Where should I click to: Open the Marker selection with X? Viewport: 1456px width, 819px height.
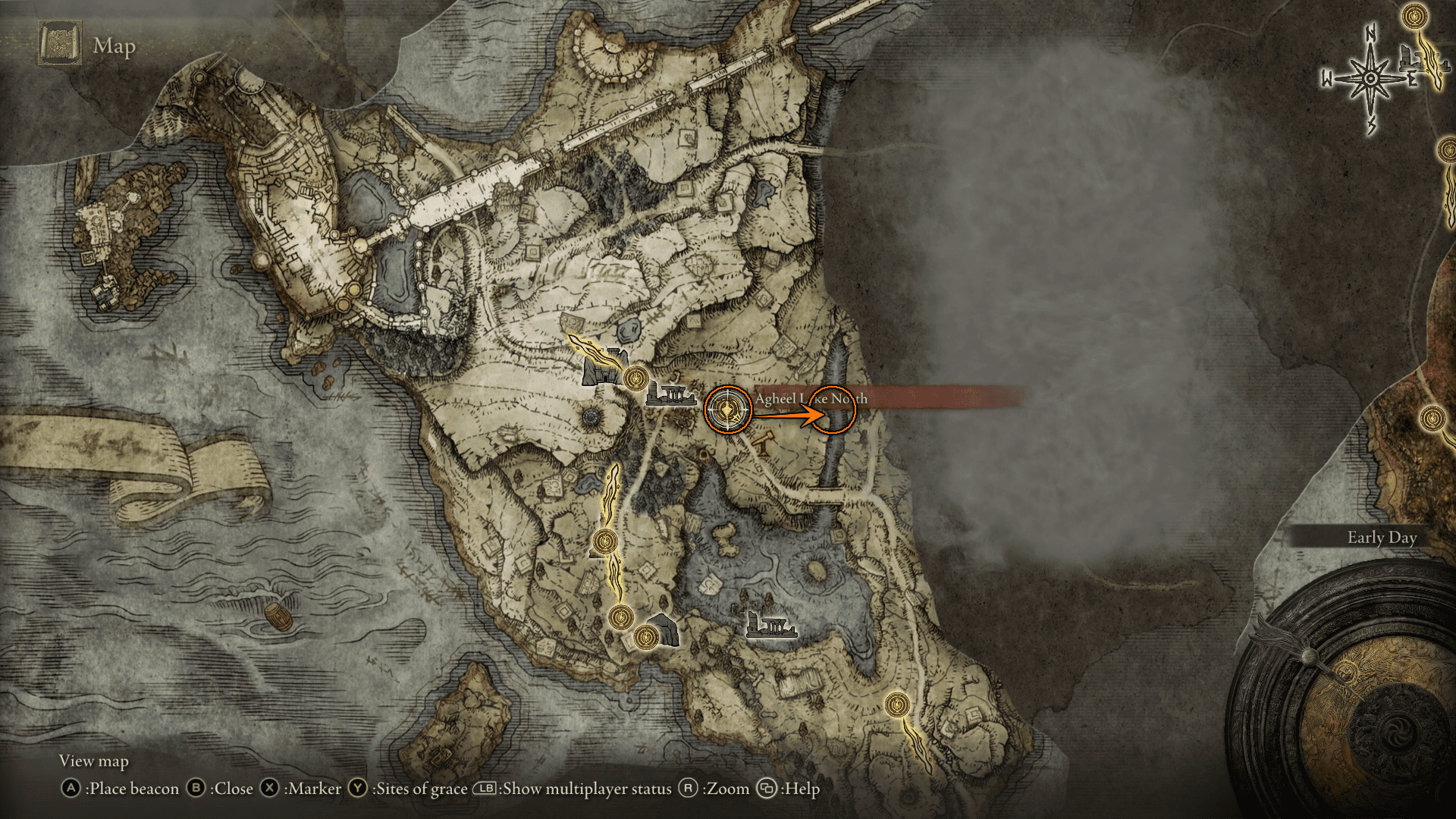click(x=271, y=789)
